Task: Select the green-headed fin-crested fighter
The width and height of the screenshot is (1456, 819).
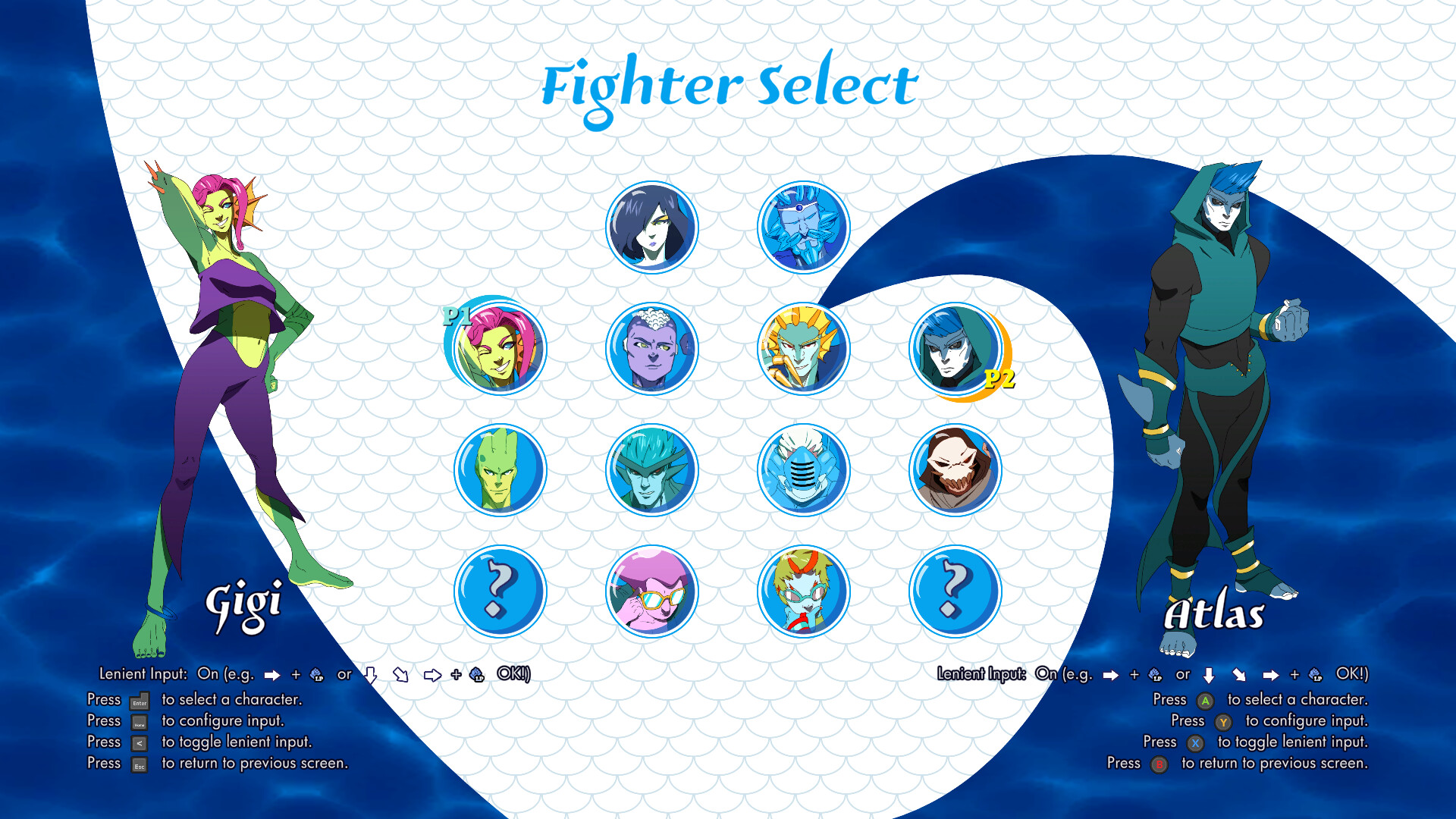Action: click(x=499, y=470)
